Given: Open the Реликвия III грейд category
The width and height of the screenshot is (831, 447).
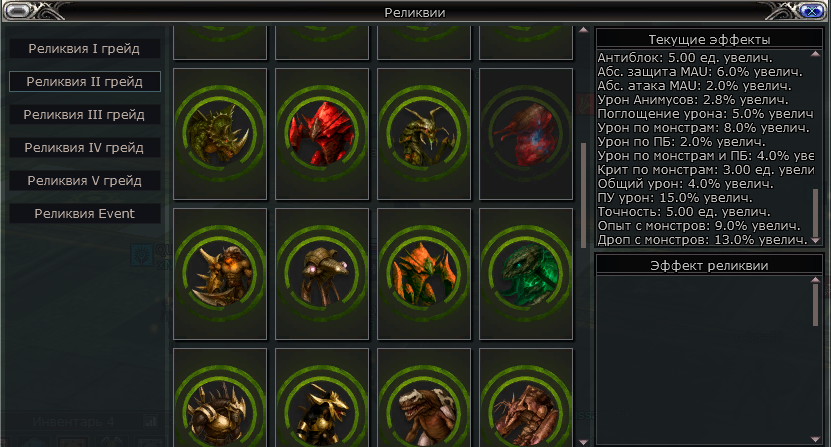Looking at the screenshot, I should (84, 114).
